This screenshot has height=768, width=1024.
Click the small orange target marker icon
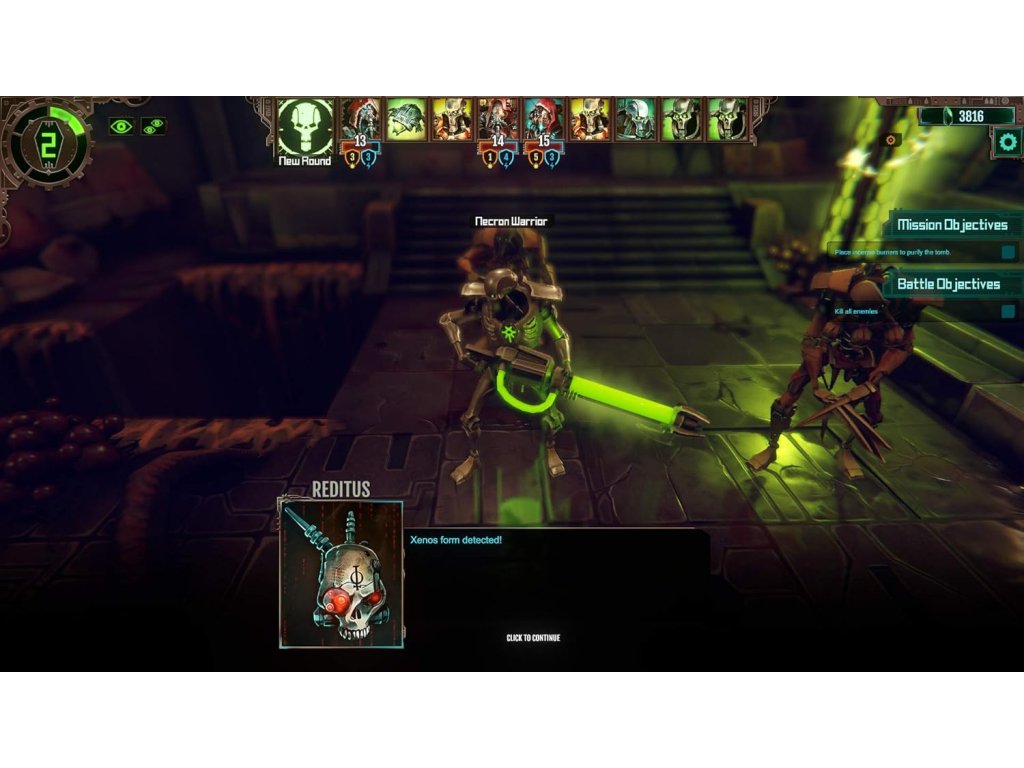click(x=892, y=140)
